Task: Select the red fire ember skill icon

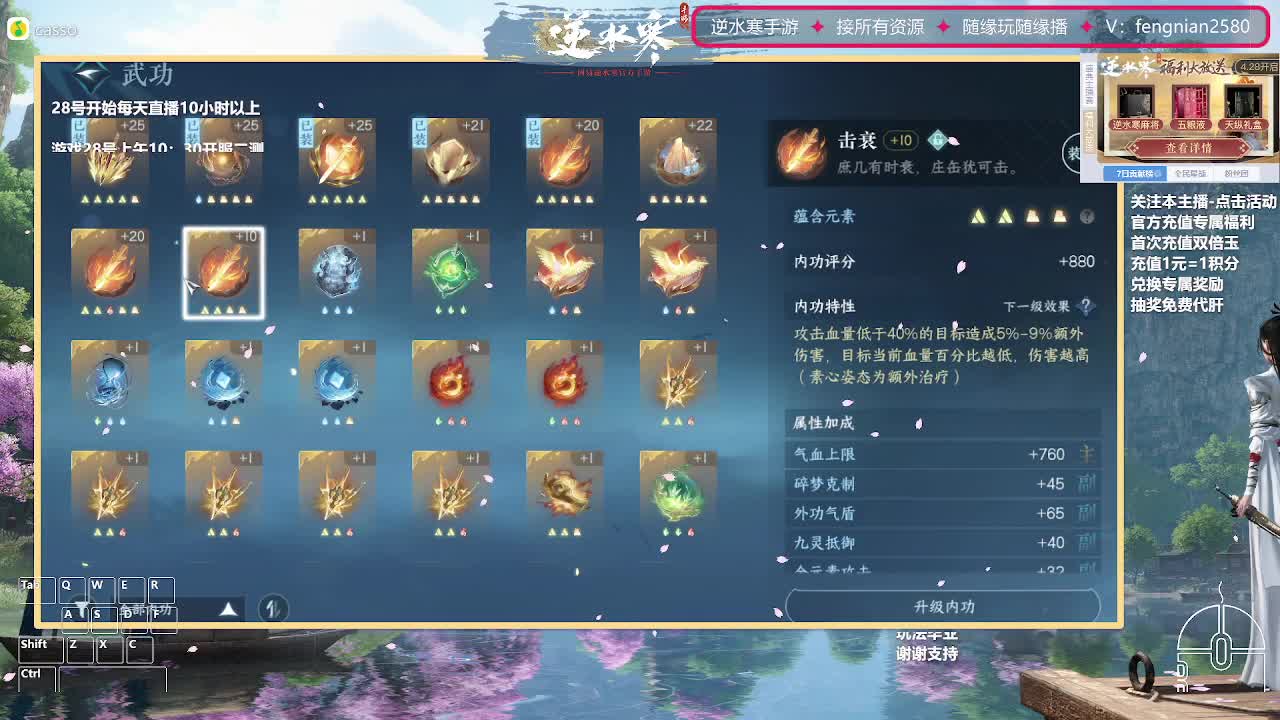Action: tap(449, 383)
